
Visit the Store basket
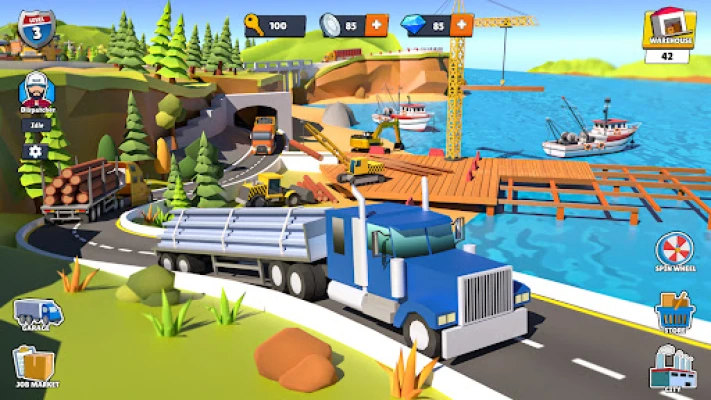672,312
